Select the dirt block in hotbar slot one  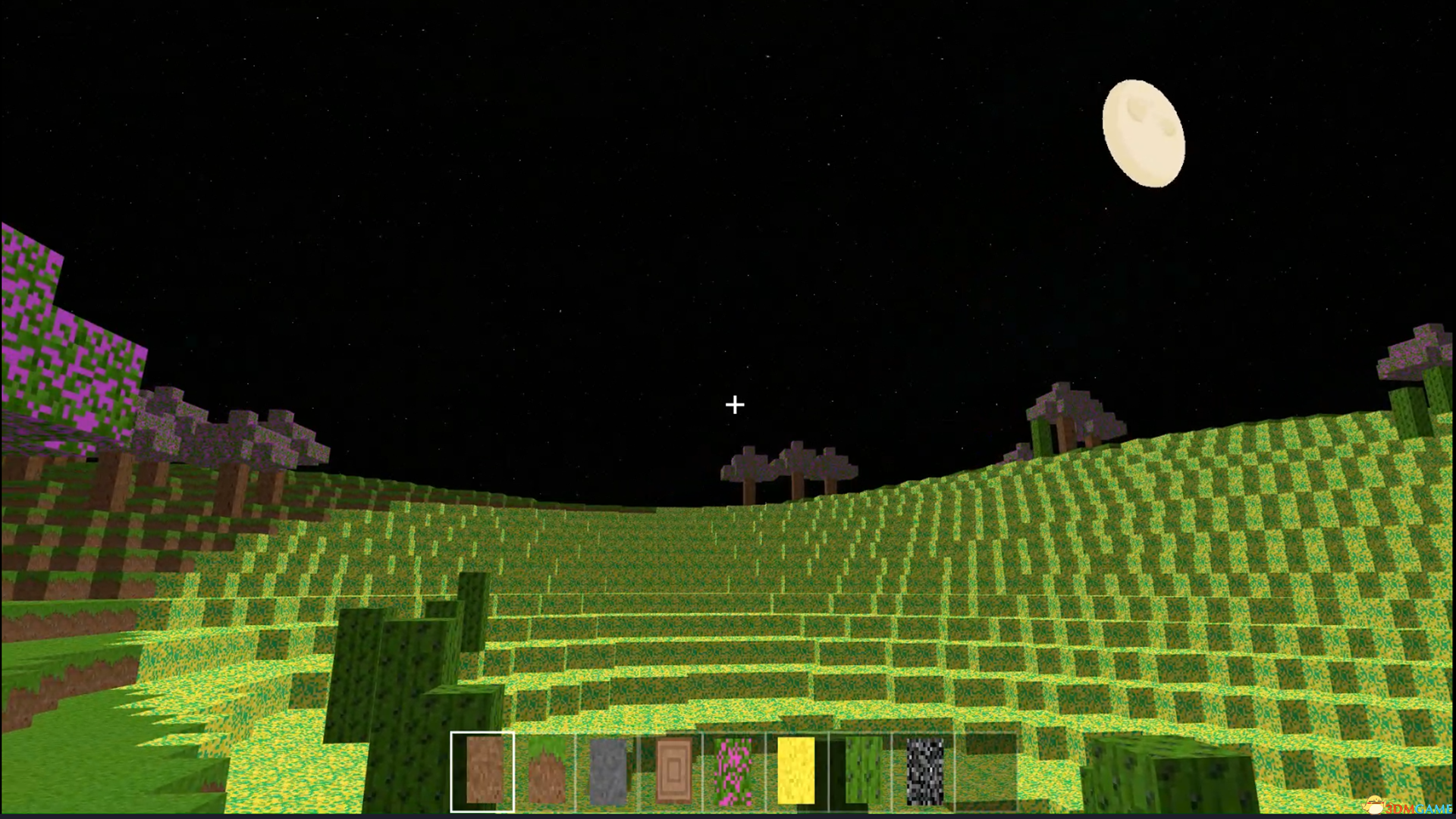483,771
